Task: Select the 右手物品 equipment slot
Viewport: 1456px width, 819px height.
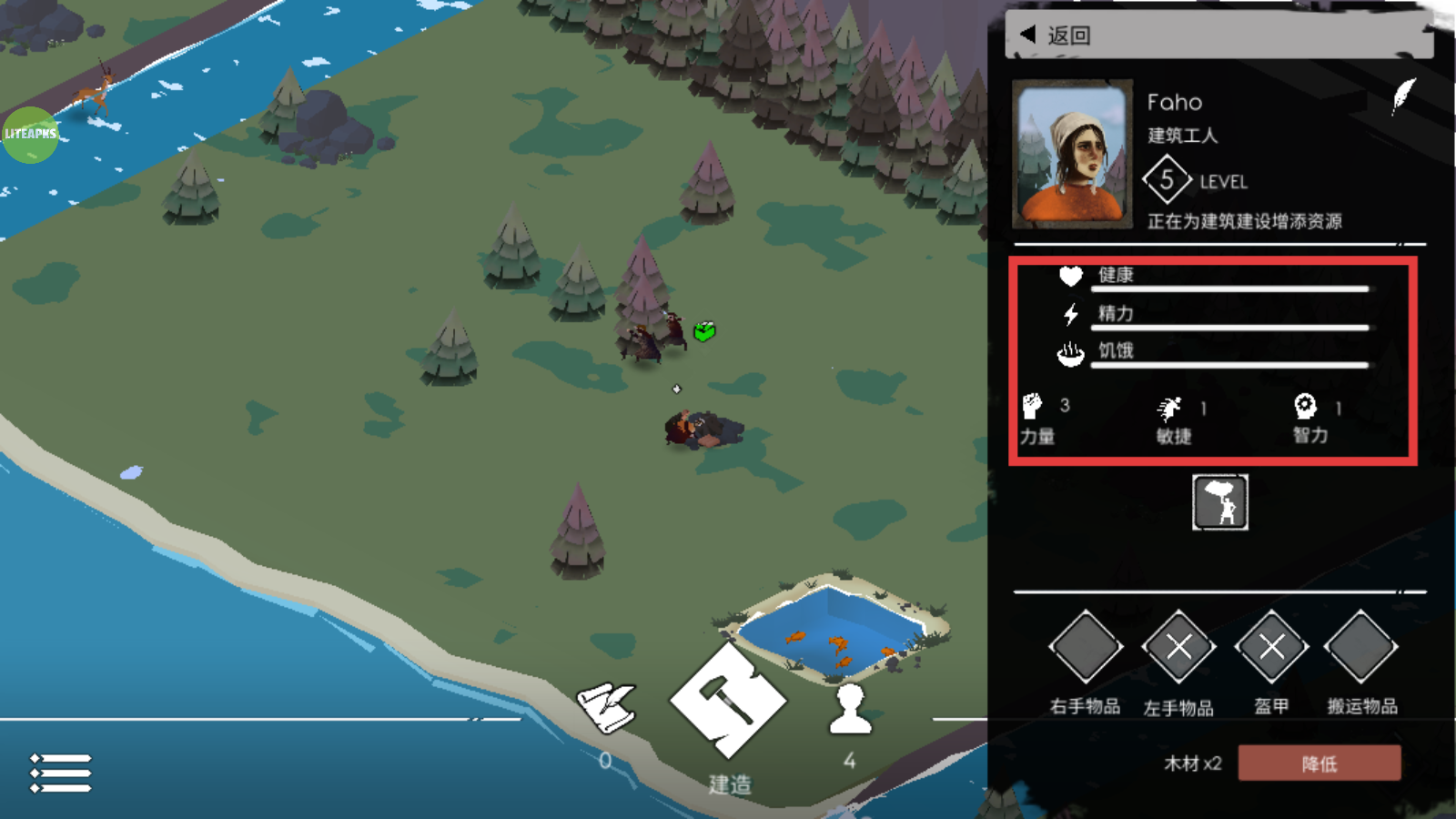Action: (1085, 647)
